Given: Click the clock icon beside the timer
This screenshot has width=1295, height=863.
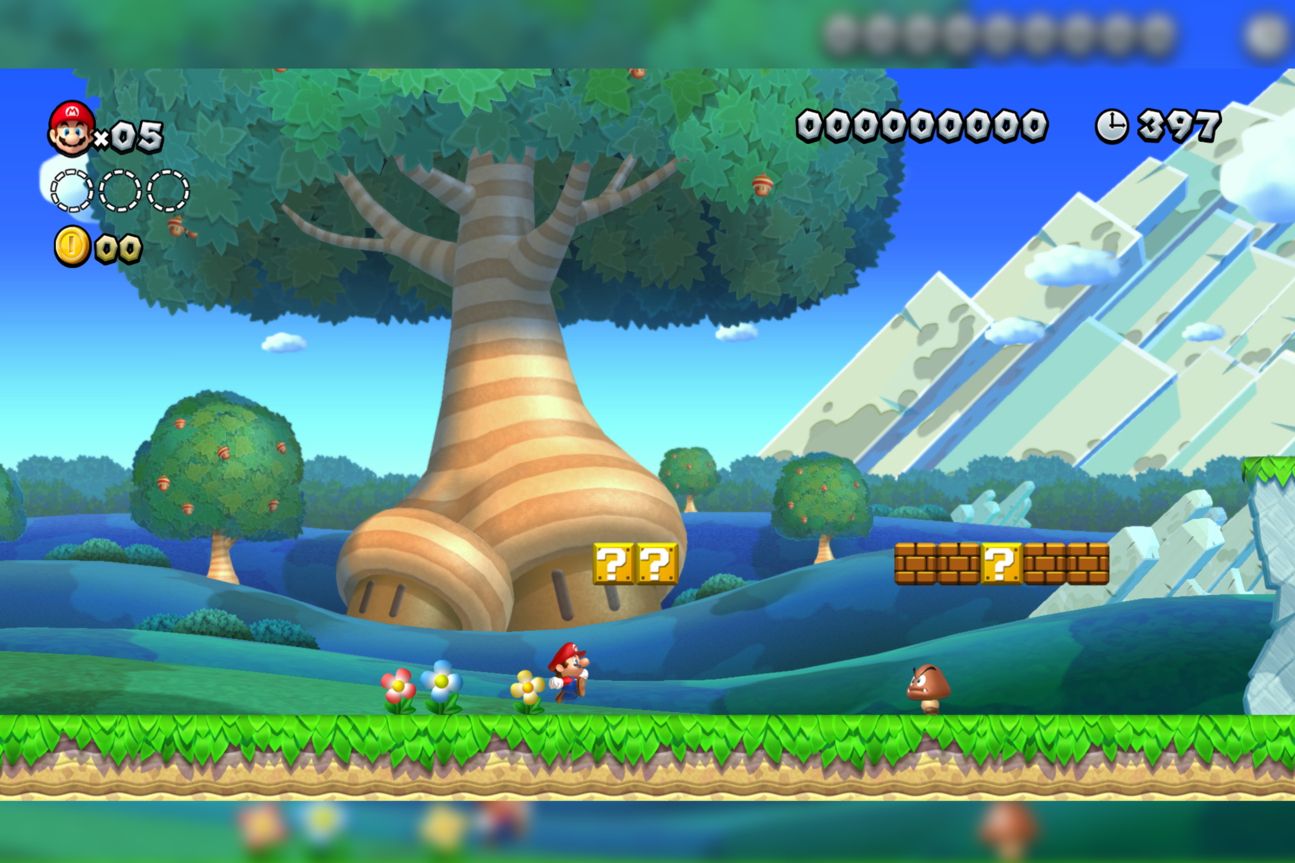Looking at the screenshot, I should 1114,124.
